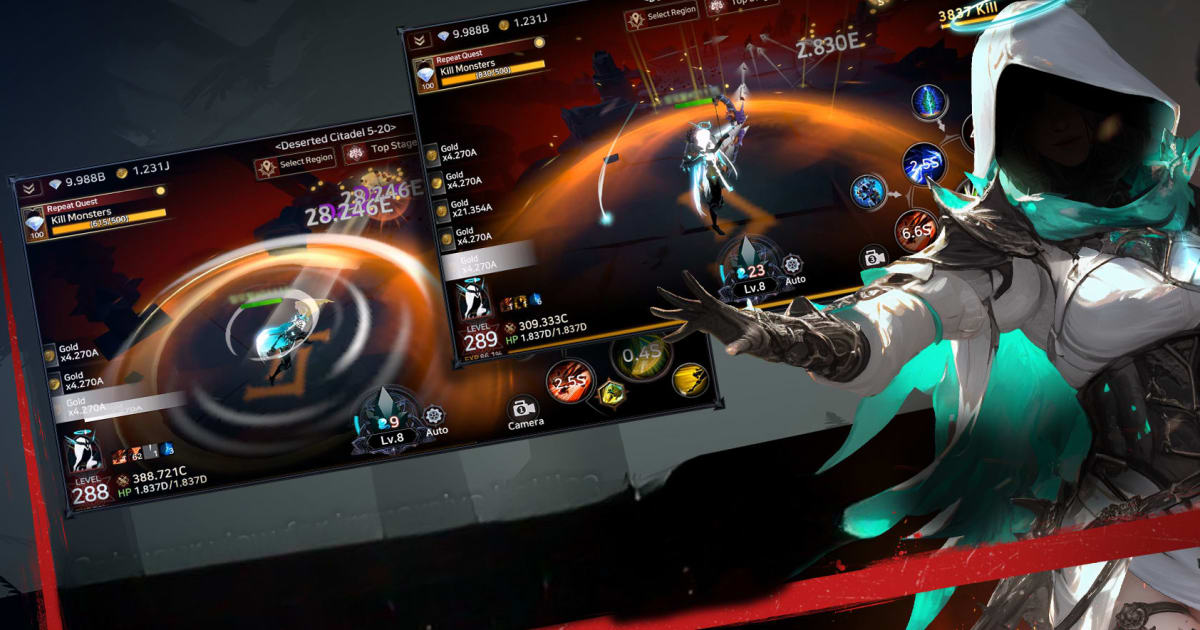Activate the green skill showing 0.4S cooldown

[x=641, y=355]
